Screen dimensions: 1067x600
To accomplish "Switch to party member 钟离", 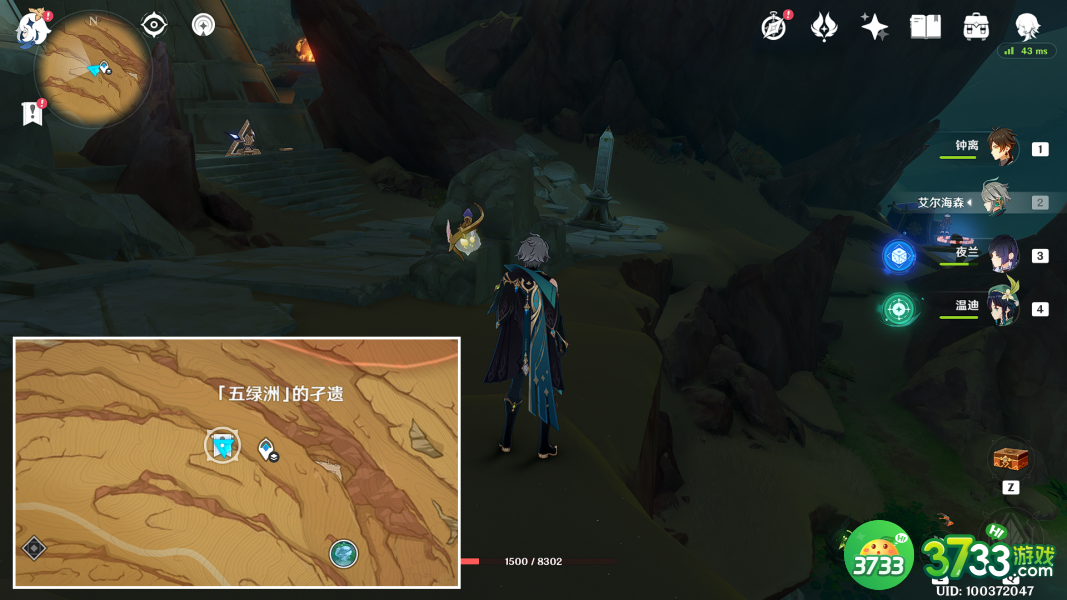I will [x=1002, y=148].
